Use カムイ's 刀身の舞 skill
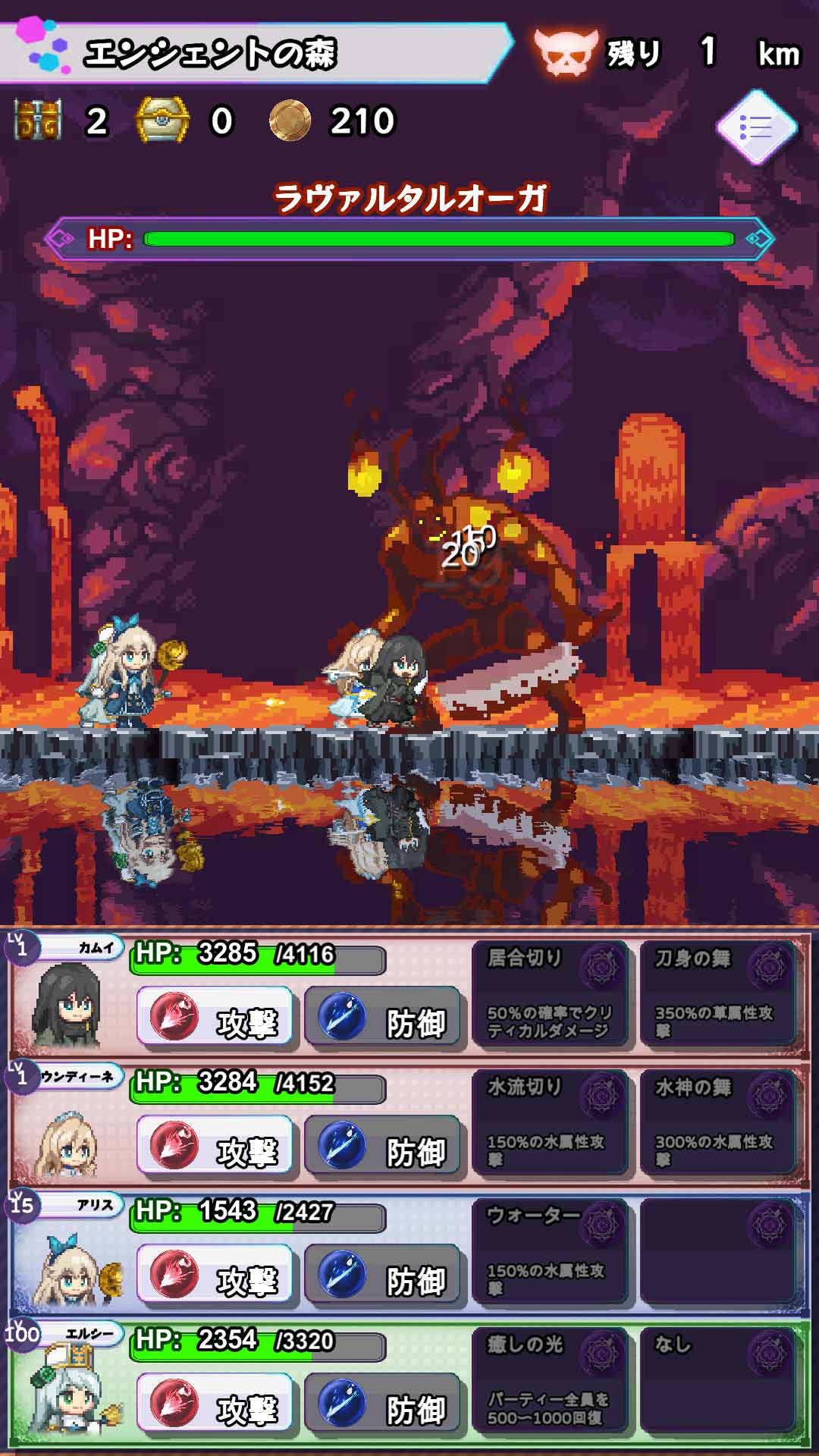819x1456 pixels. click(717, 995)
